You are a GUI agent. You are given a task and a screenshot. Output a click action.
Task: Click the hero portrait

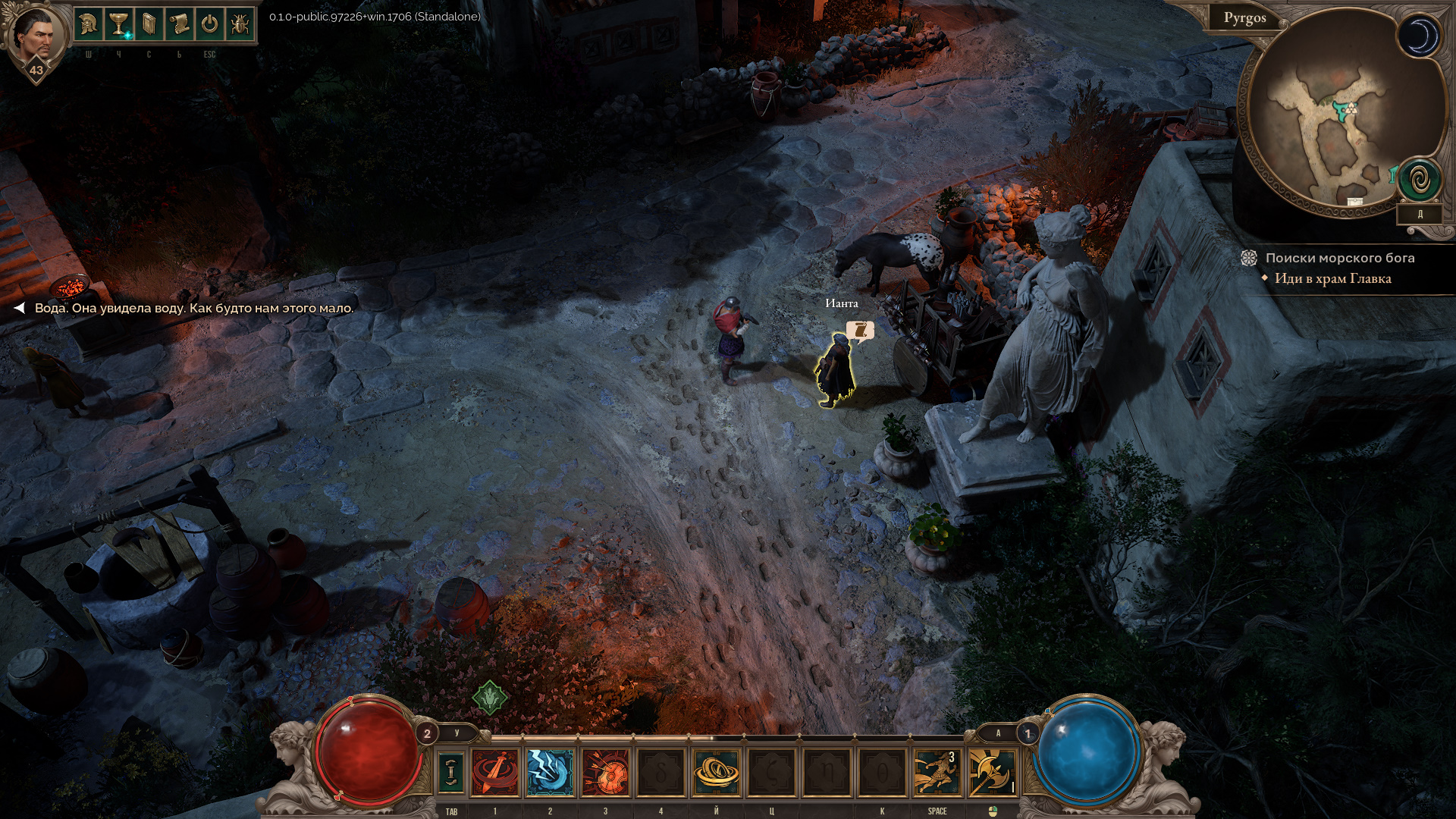(x=36, y=33)
